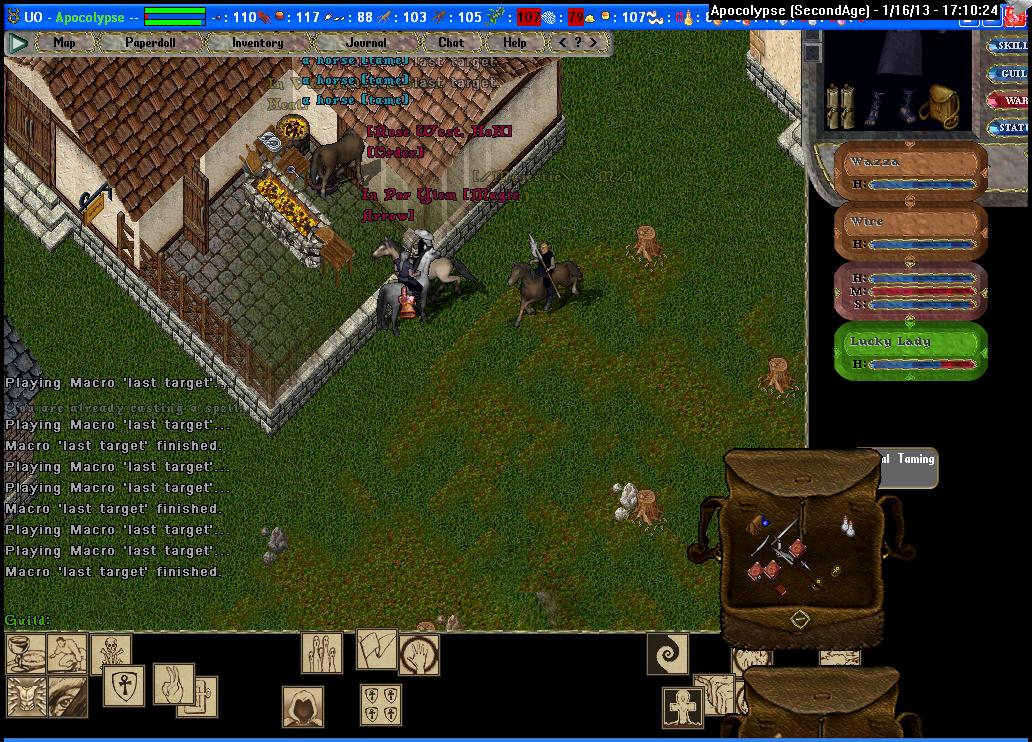
Task: Open the Inventory from the top bar
Action: (257, 43)
